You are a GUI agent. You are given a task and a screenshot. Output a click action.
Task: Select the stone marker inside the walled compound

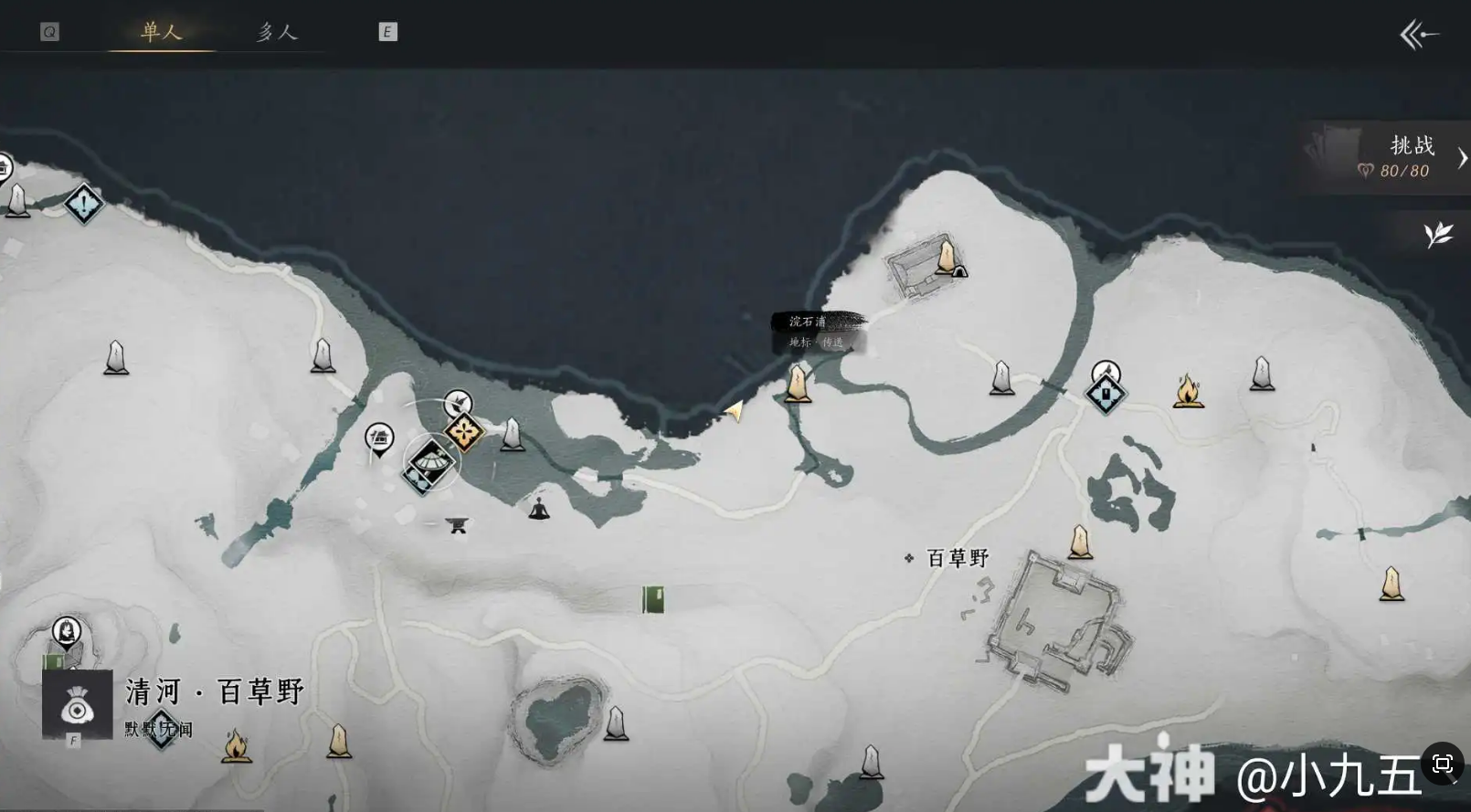947,257
